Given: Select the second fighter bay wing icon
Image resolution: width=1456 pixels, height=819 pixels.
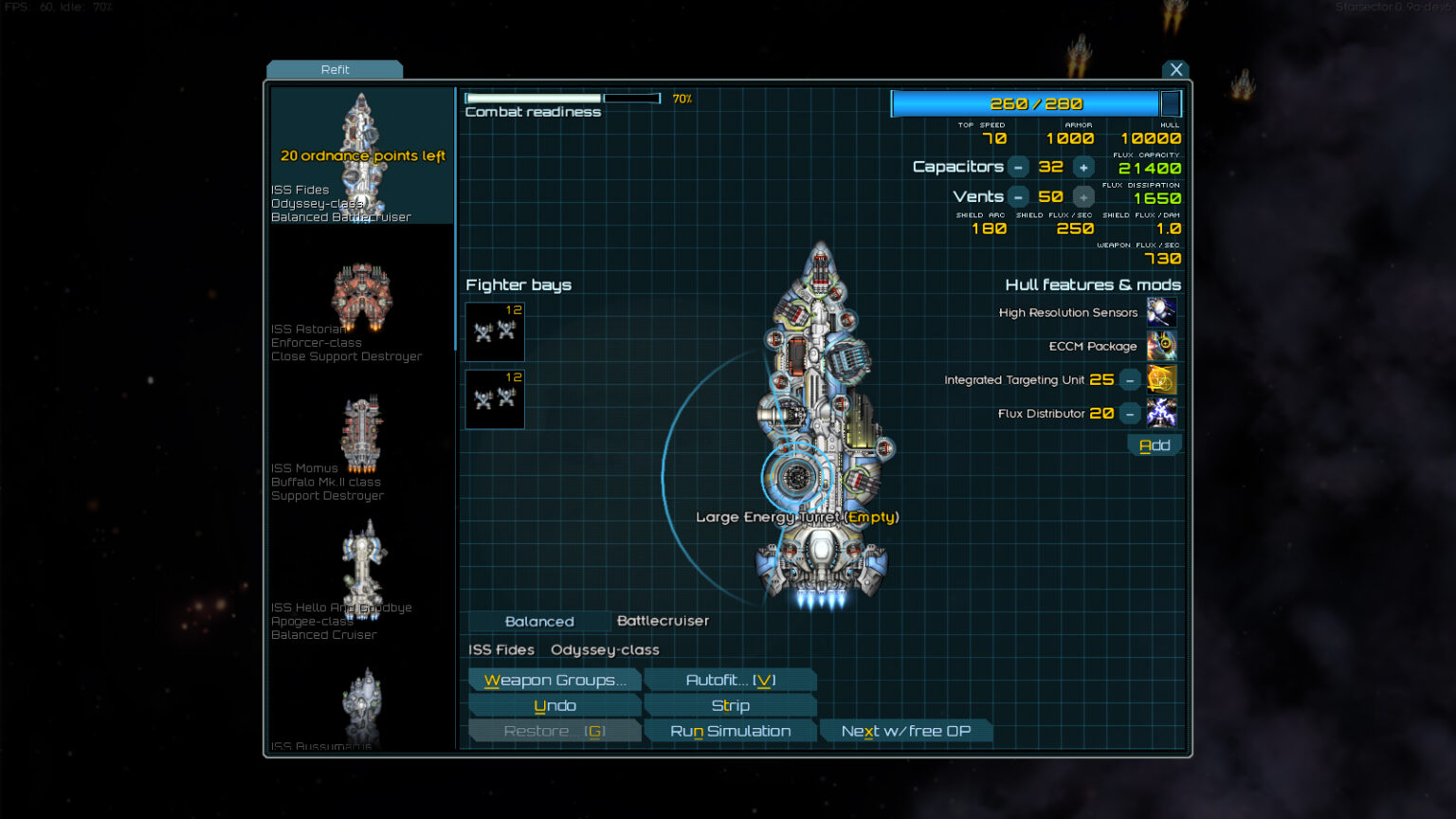Looking at the screenshot, I should click(x=494, y=398).
